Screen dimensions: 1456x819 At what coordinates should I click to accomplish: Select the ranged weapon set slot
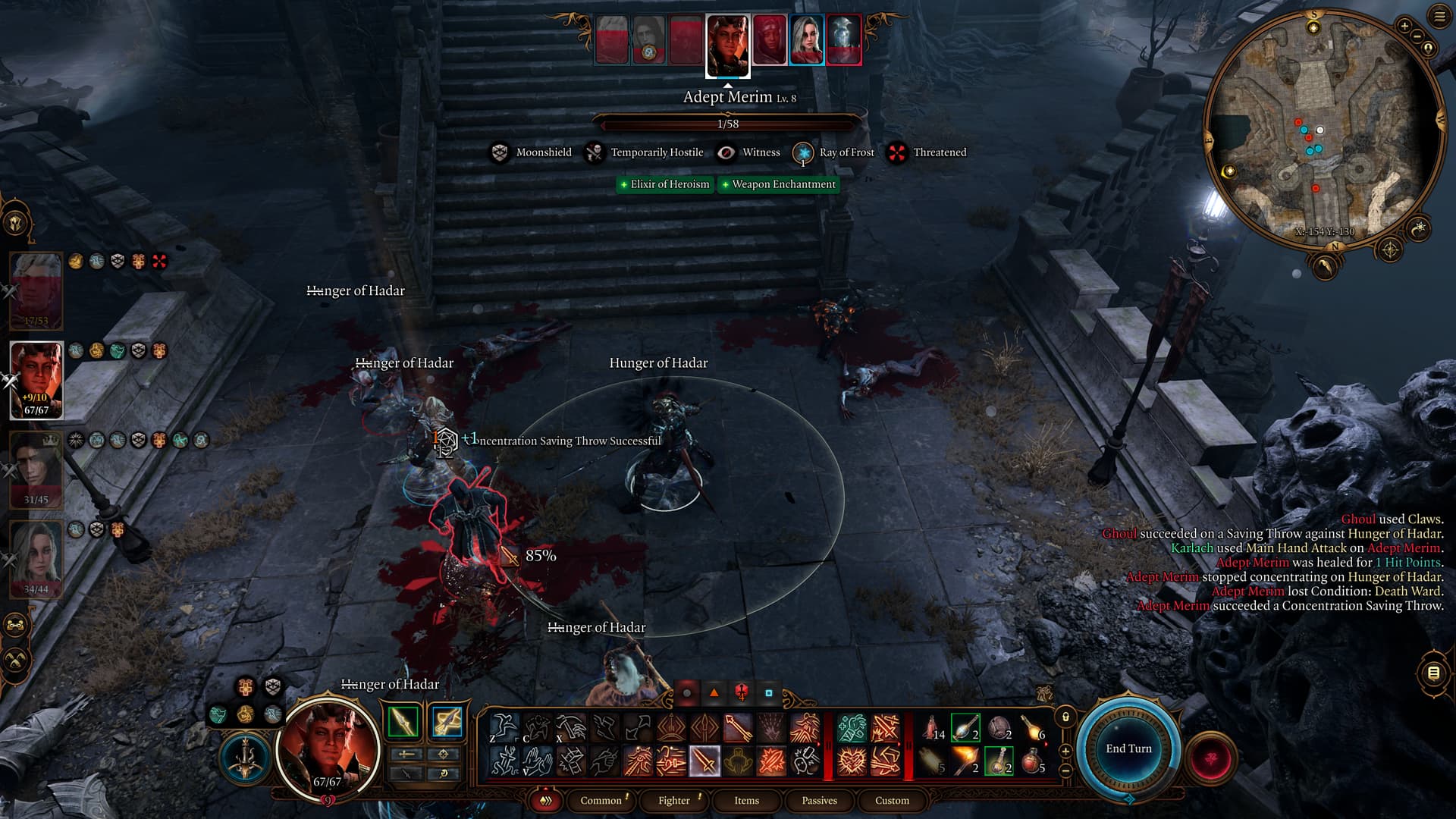447,722
